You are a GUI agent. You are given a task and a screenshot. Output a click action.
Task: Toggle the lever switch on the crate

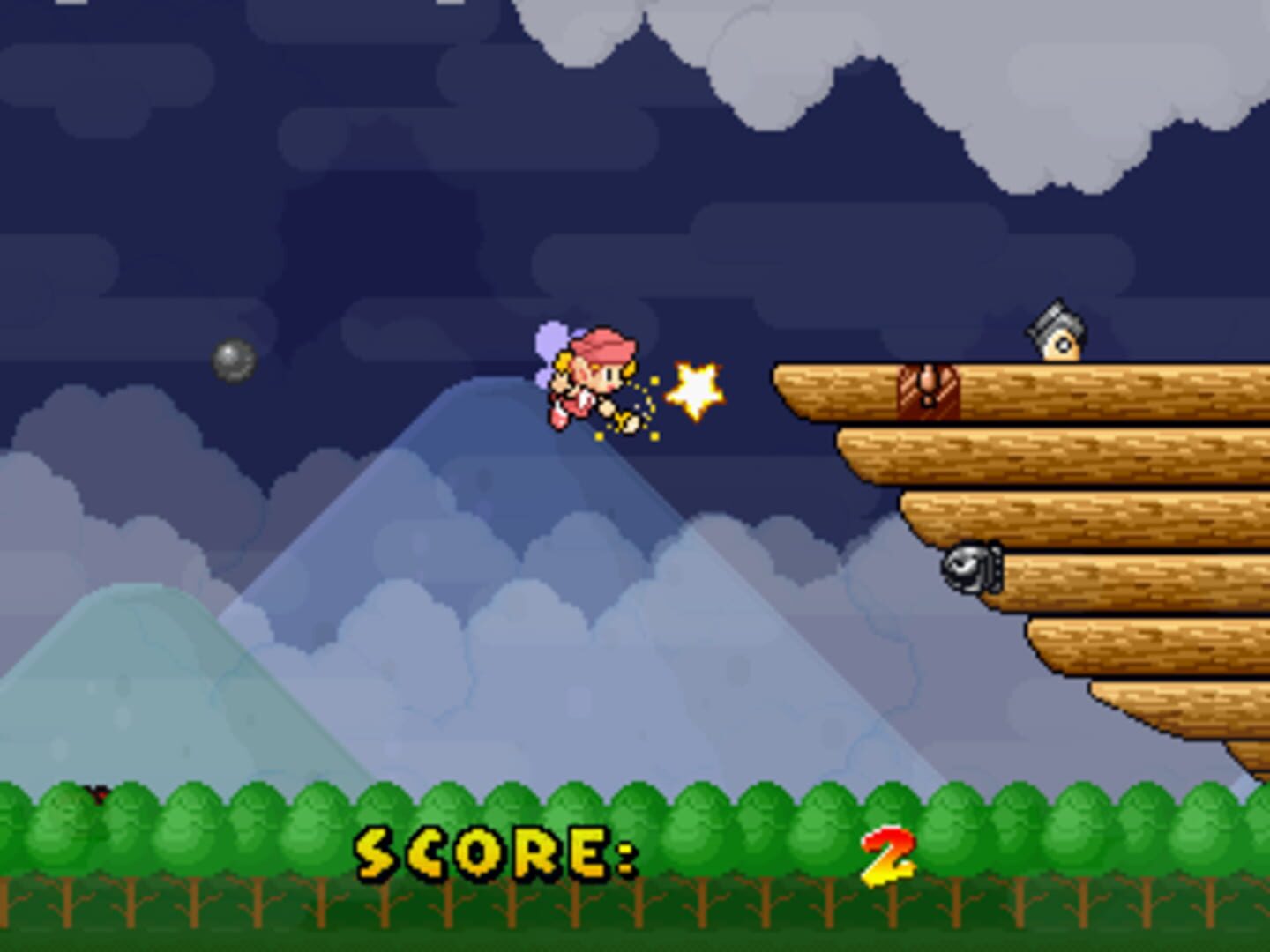[928, 375]
